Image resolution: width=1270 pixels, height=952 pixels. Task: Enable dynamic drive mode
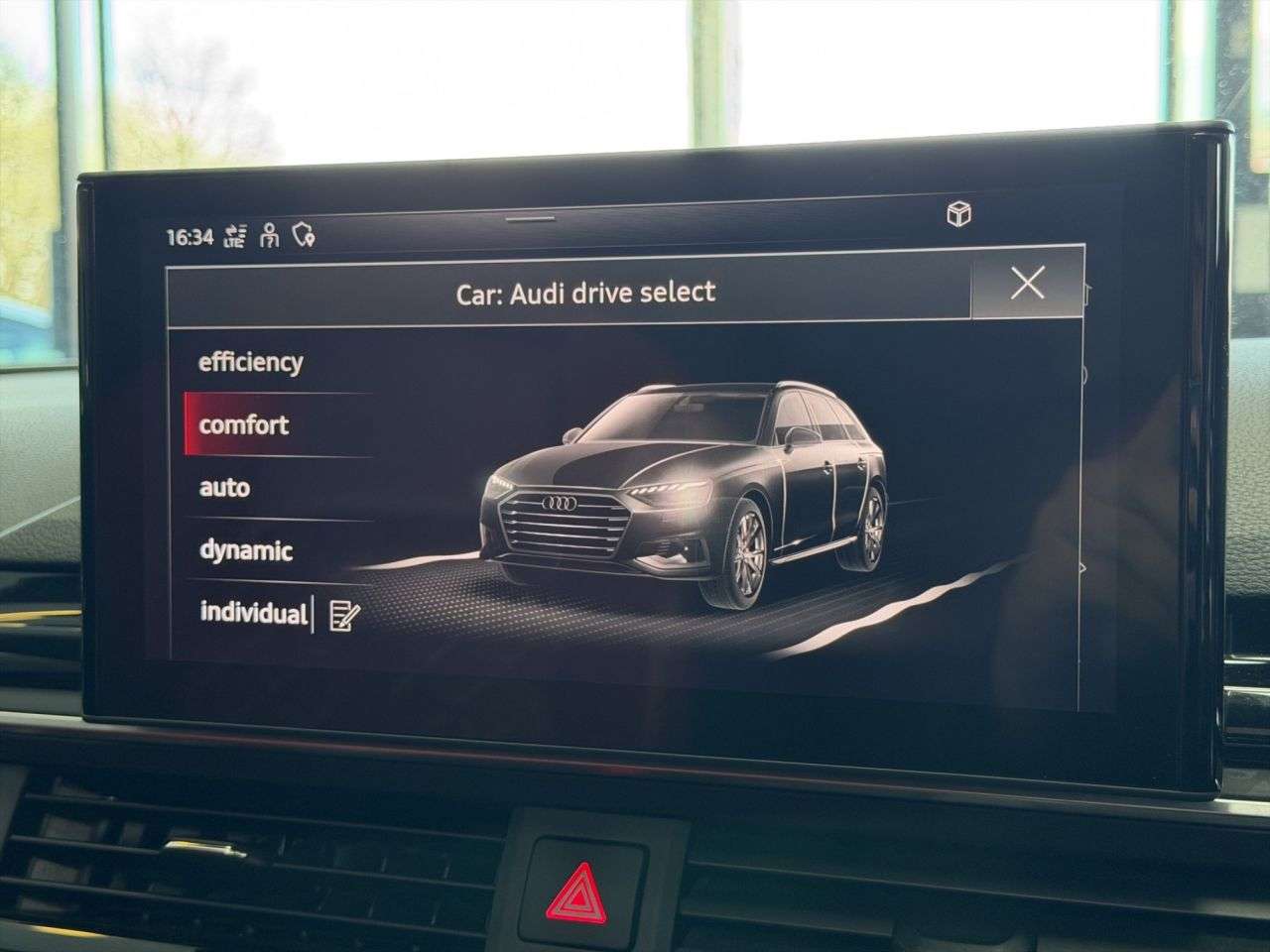246,550
